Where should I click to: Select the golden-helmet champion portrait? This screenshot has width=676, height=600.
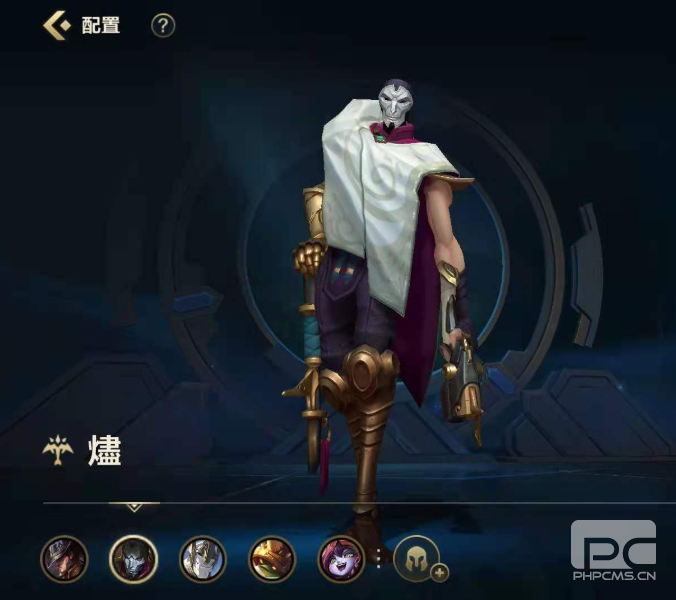point(272,559)
